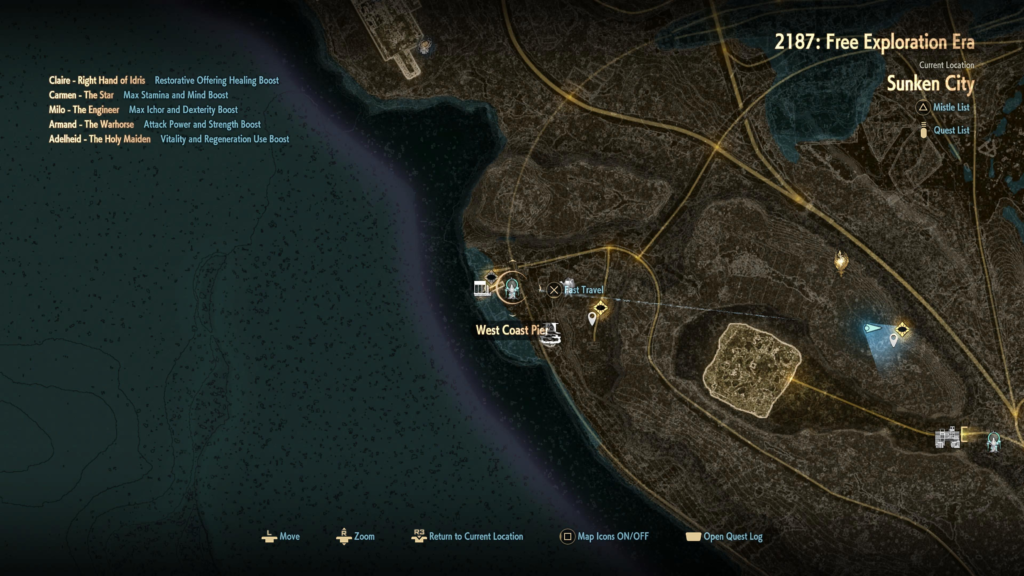Viewport: 1024px width, 576px height.
Task: Click the white columned building icon by the pier
Action: point(483,289)
